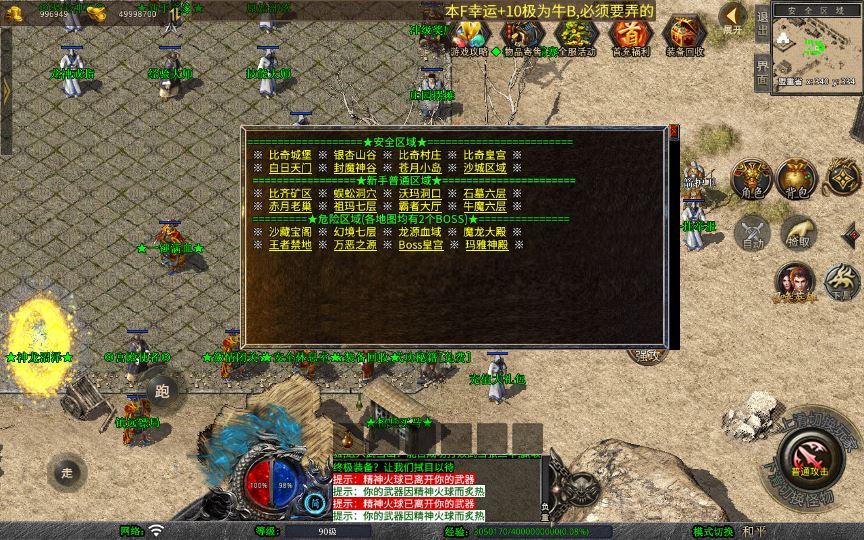Select the 牛魔六层 destination
Image resolution: width=864 pixels, height=540 pixels.
coord(484,206)
